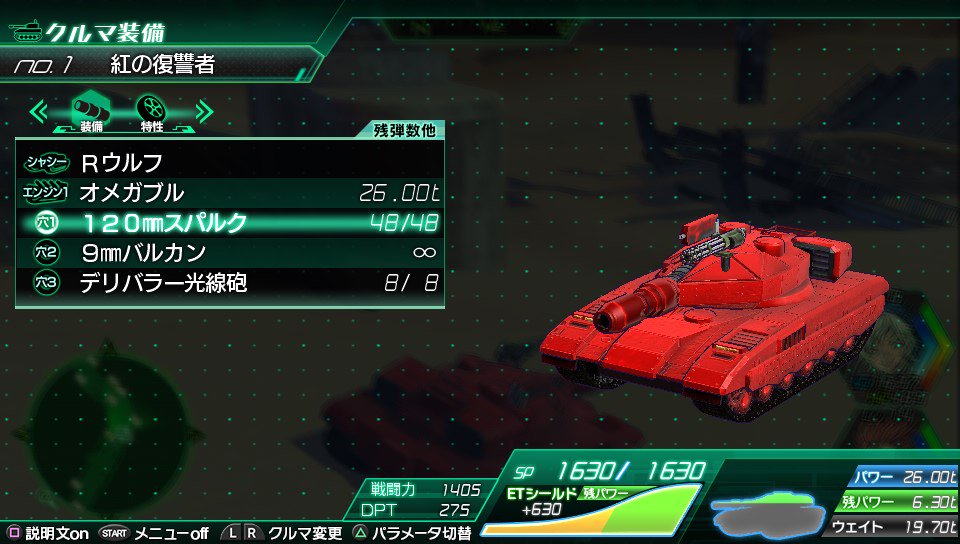
Task: Switch to the 特性 traits tab
Action: [x=151, y=110]
